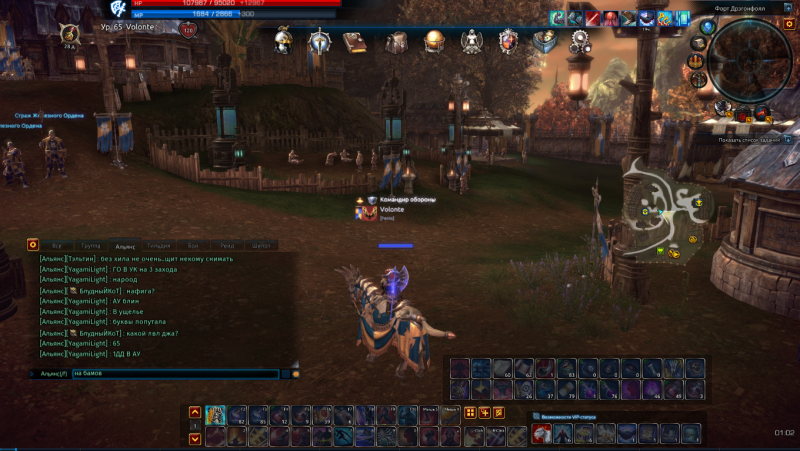This screenshot has height=451, width=800.
Task: Switch to the "Бой" chat tab
Action: [x=193, y=245]
